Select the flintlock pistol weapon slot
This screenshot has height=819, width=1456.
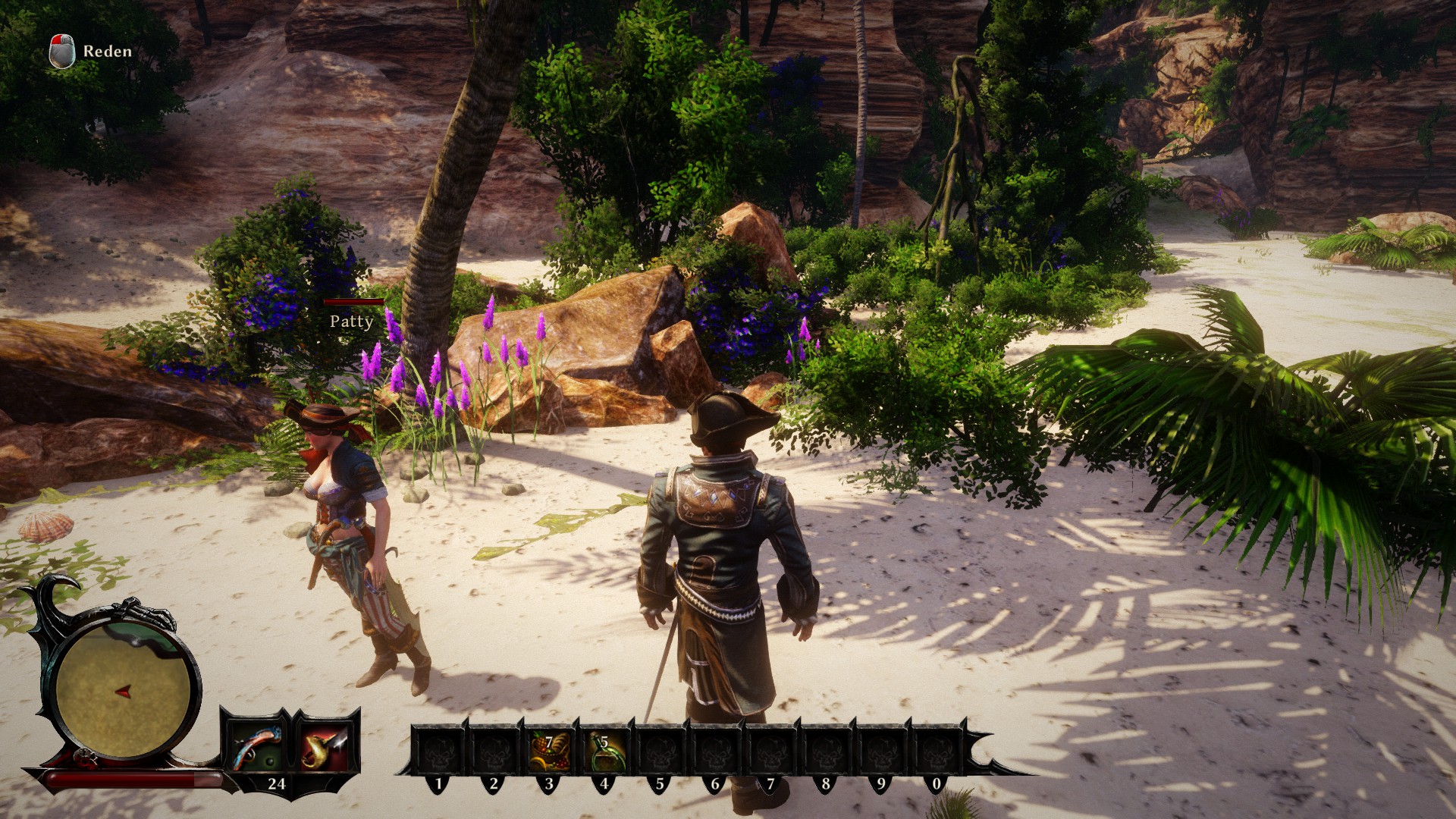256,747
